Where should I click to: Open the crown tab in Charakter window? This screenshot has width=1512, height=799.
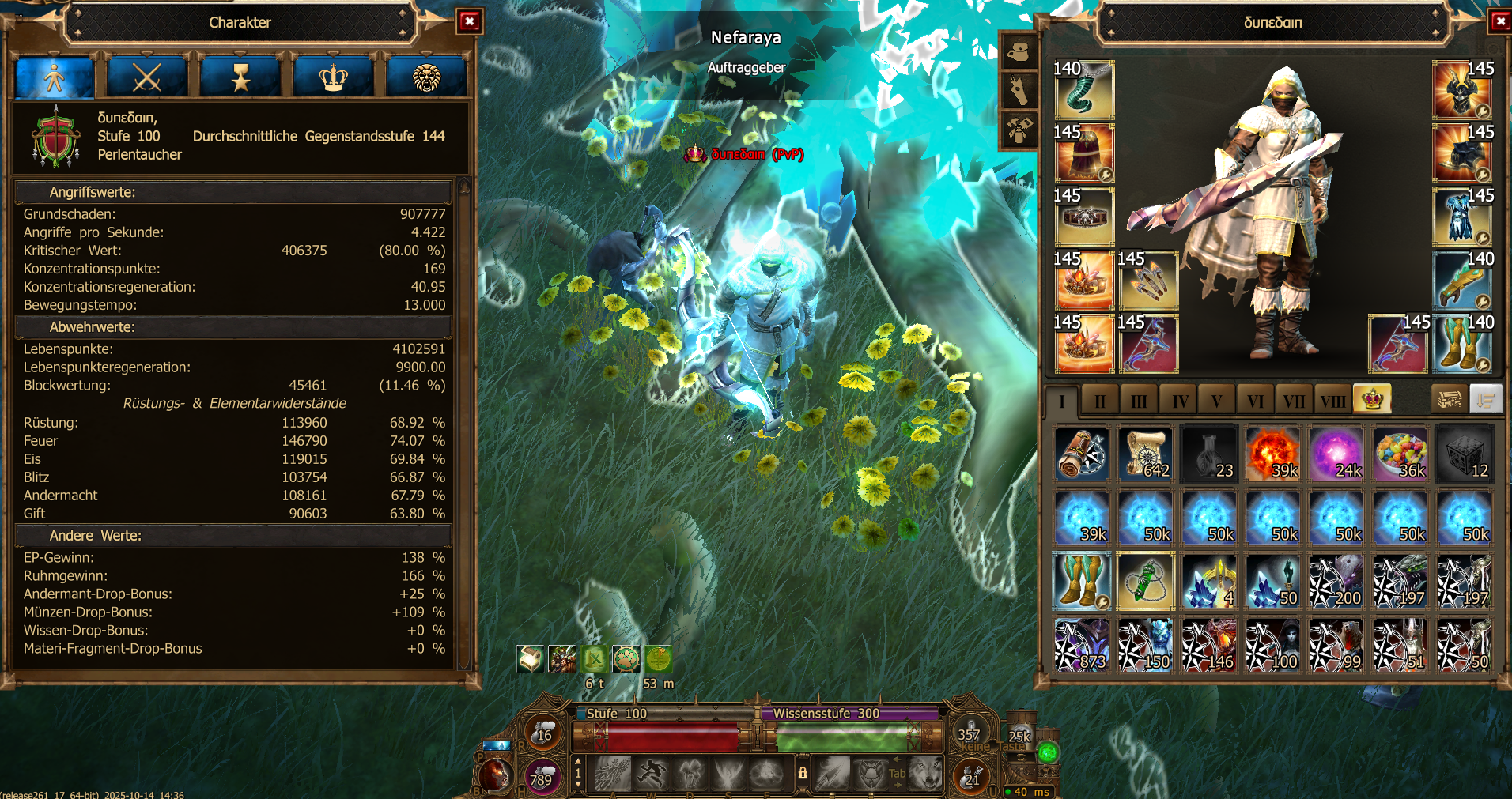(x=333, y=77)
